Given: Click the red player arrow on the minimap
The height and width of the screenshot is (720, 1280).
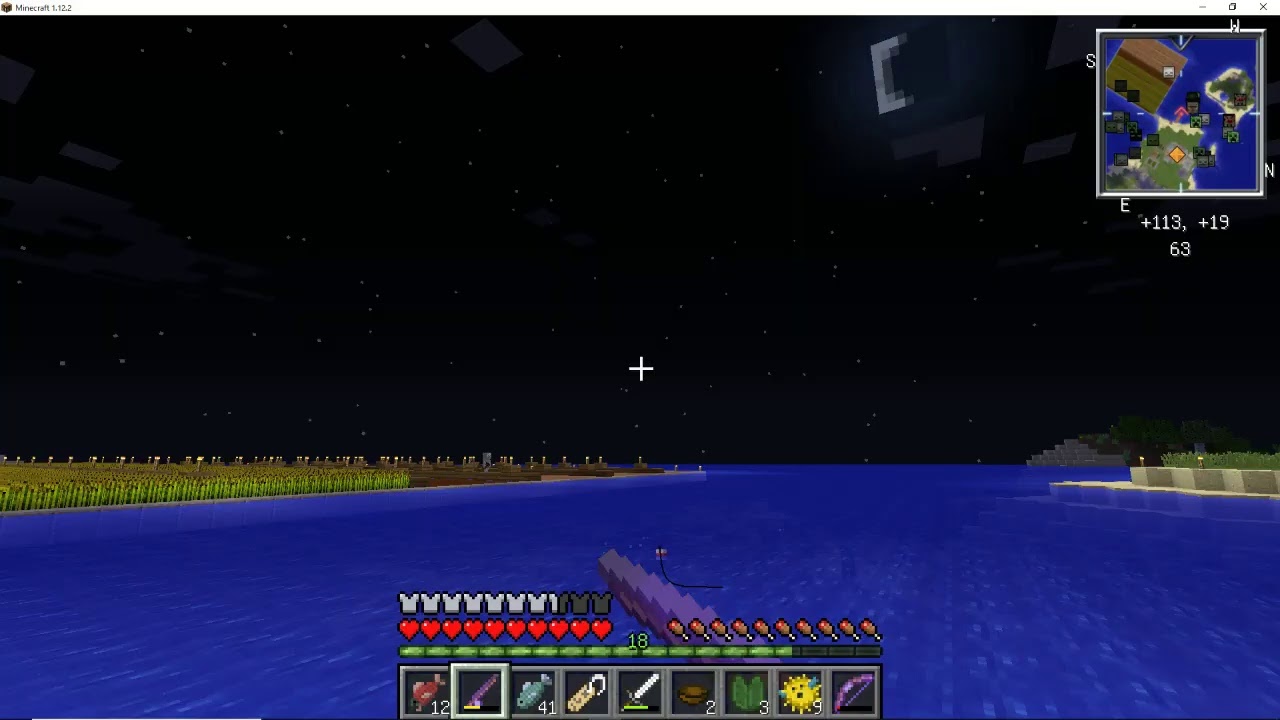Looking at the screenshot, I should [1181, 111].
